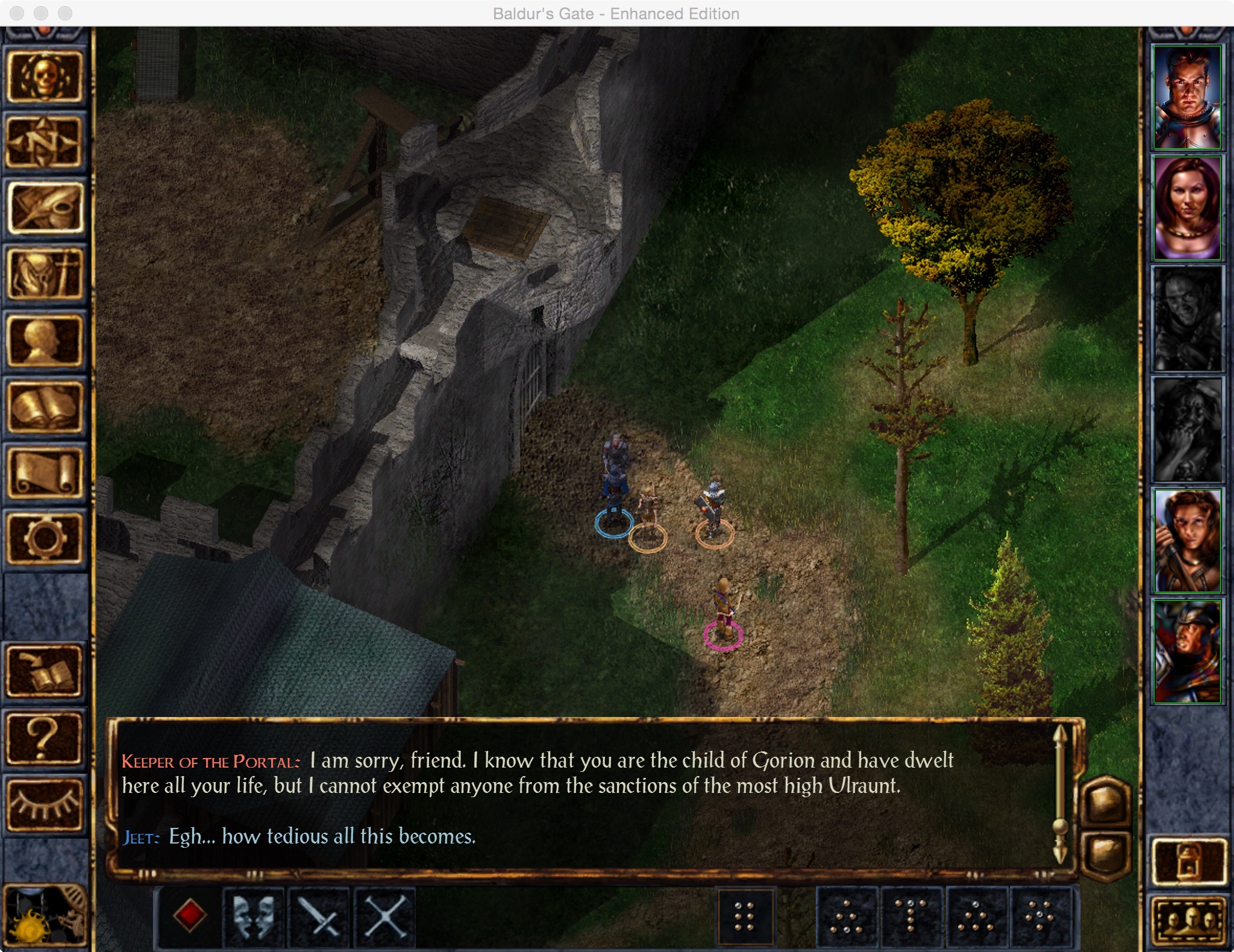Select all party members with the three-figures button
The height and width of the screenshot is (952, 1234).
click(1188, 921)
